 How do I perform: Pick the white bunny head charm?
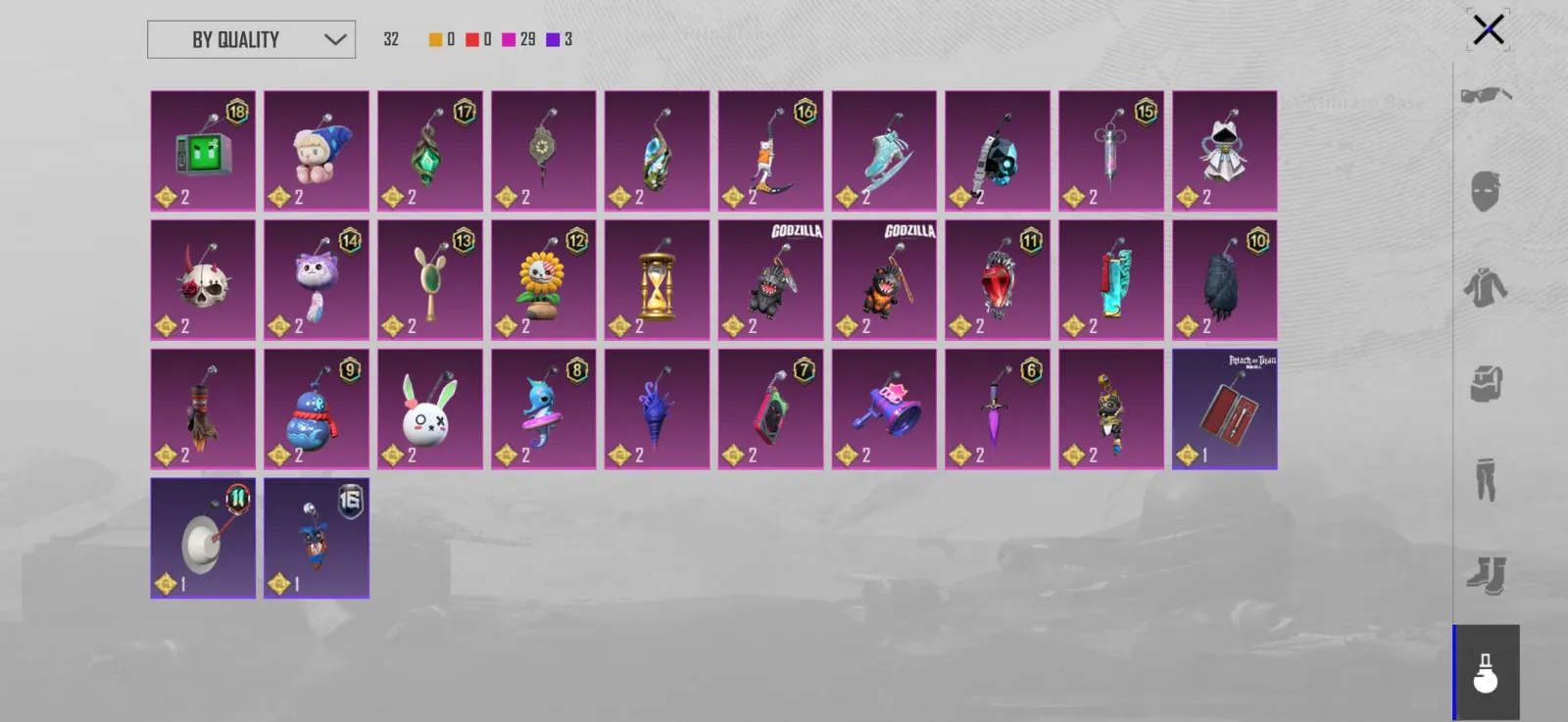point(430,409)
